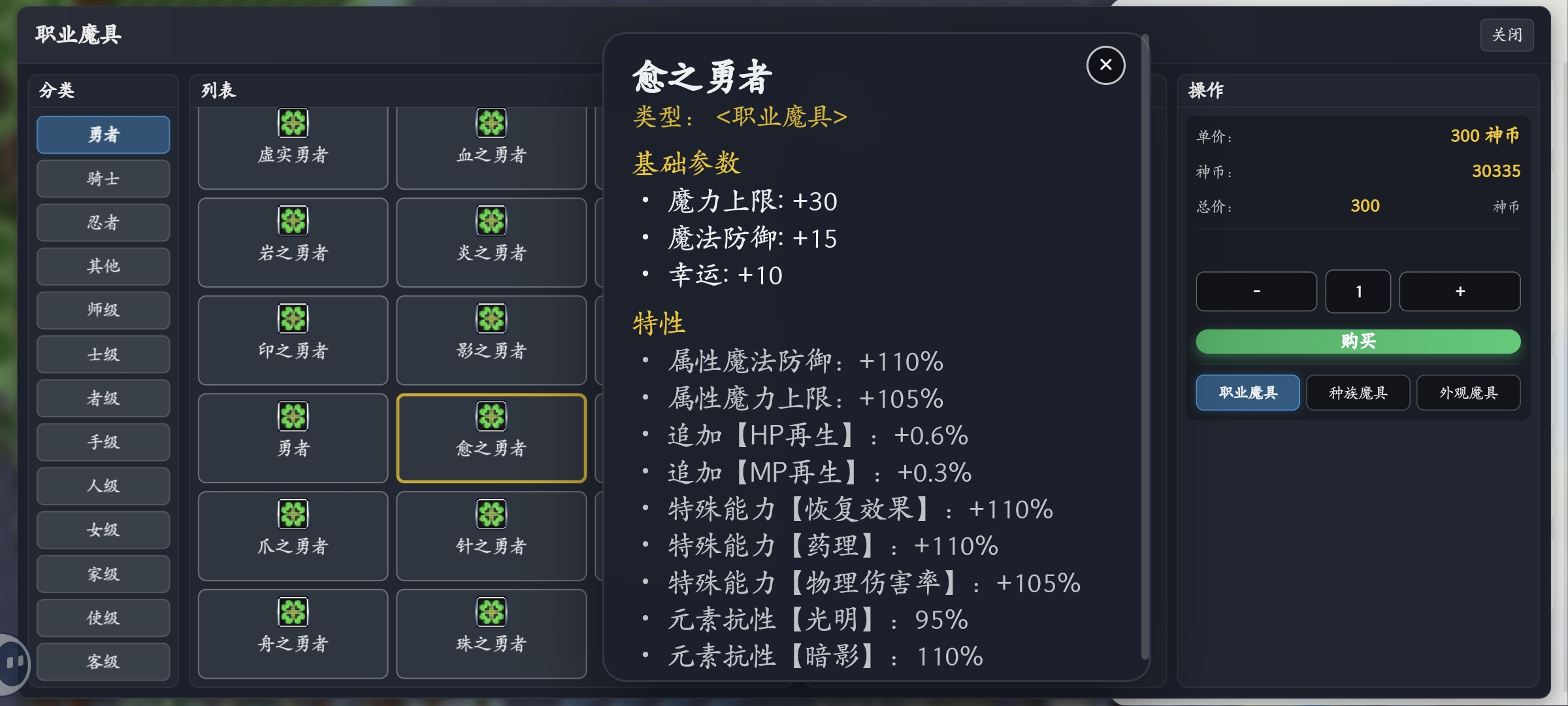Image resolution: width=1568 pixels, height=706 pixels.
Task: Click the quantity input field
Action: point(1358,292)
